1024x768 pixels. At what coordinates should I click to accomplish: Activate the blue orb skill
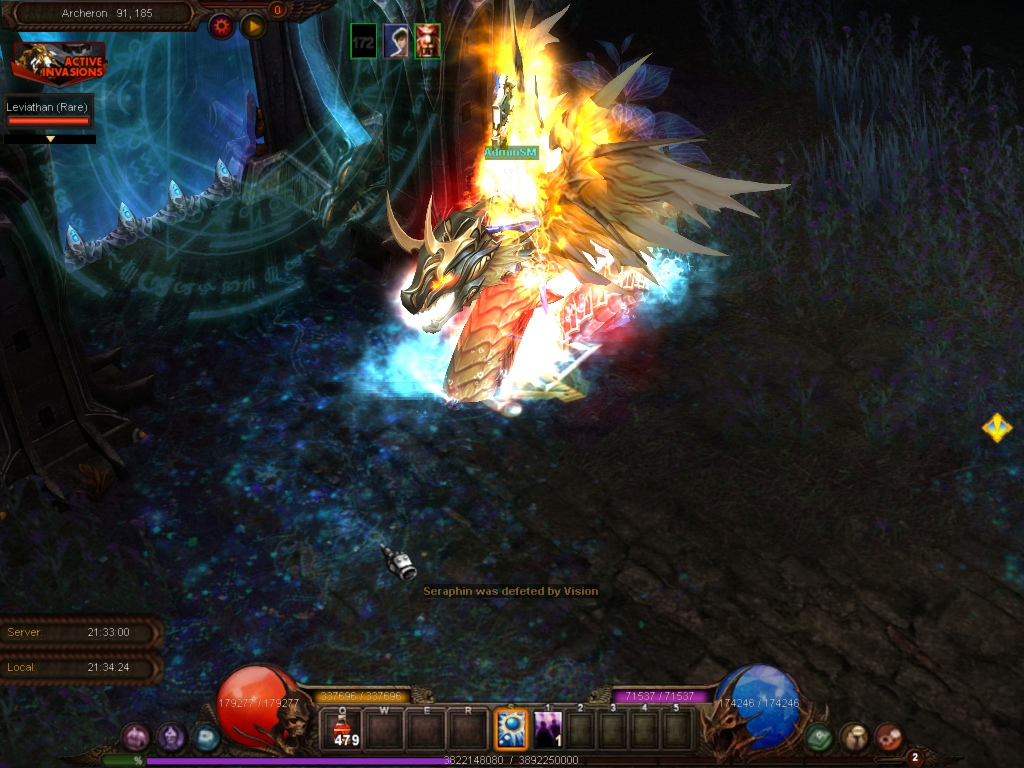(512, 730)
